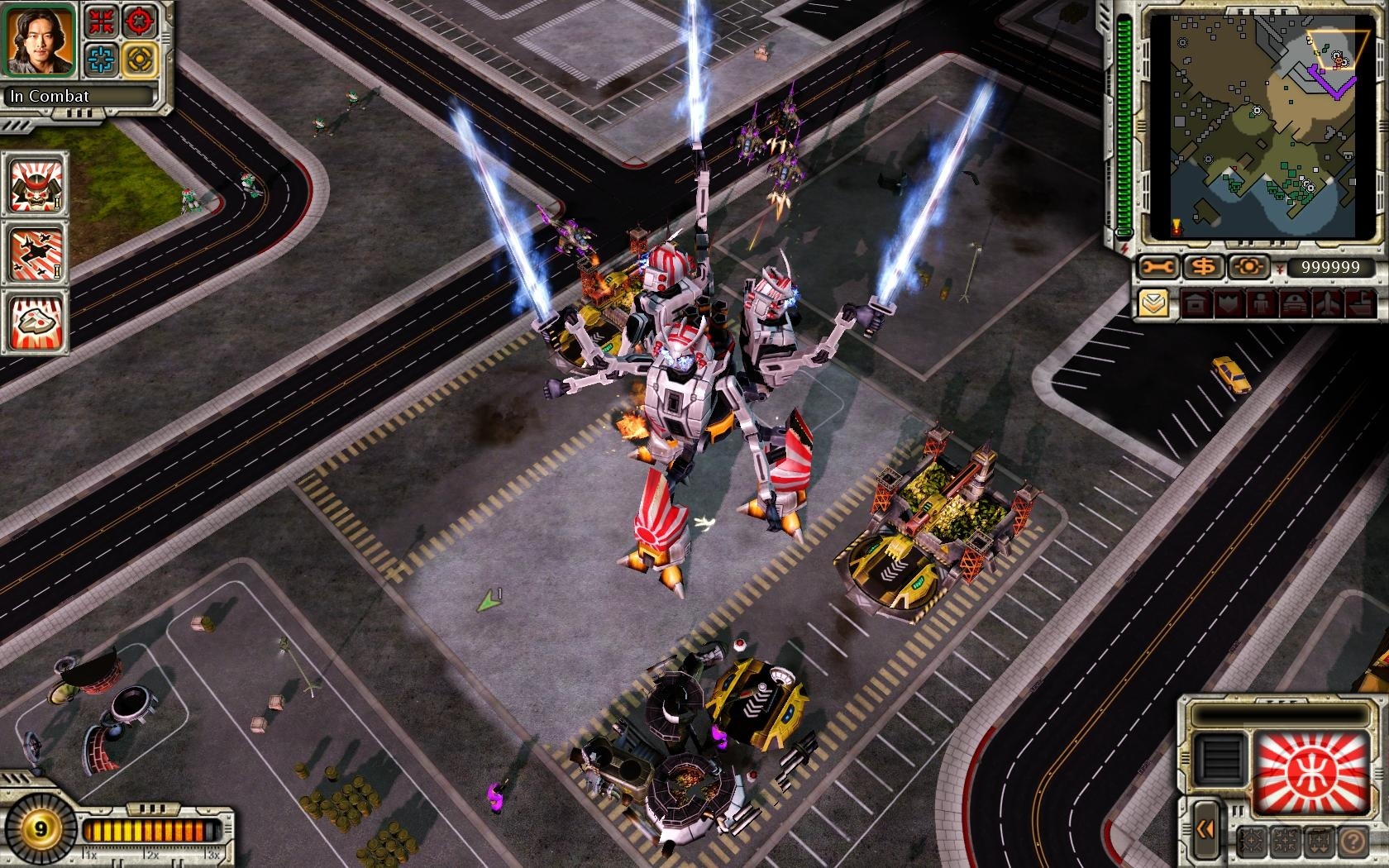Use the white rock support power
Image resolution: width=1389 pixels, height=868 pixels.
(36, 322)
